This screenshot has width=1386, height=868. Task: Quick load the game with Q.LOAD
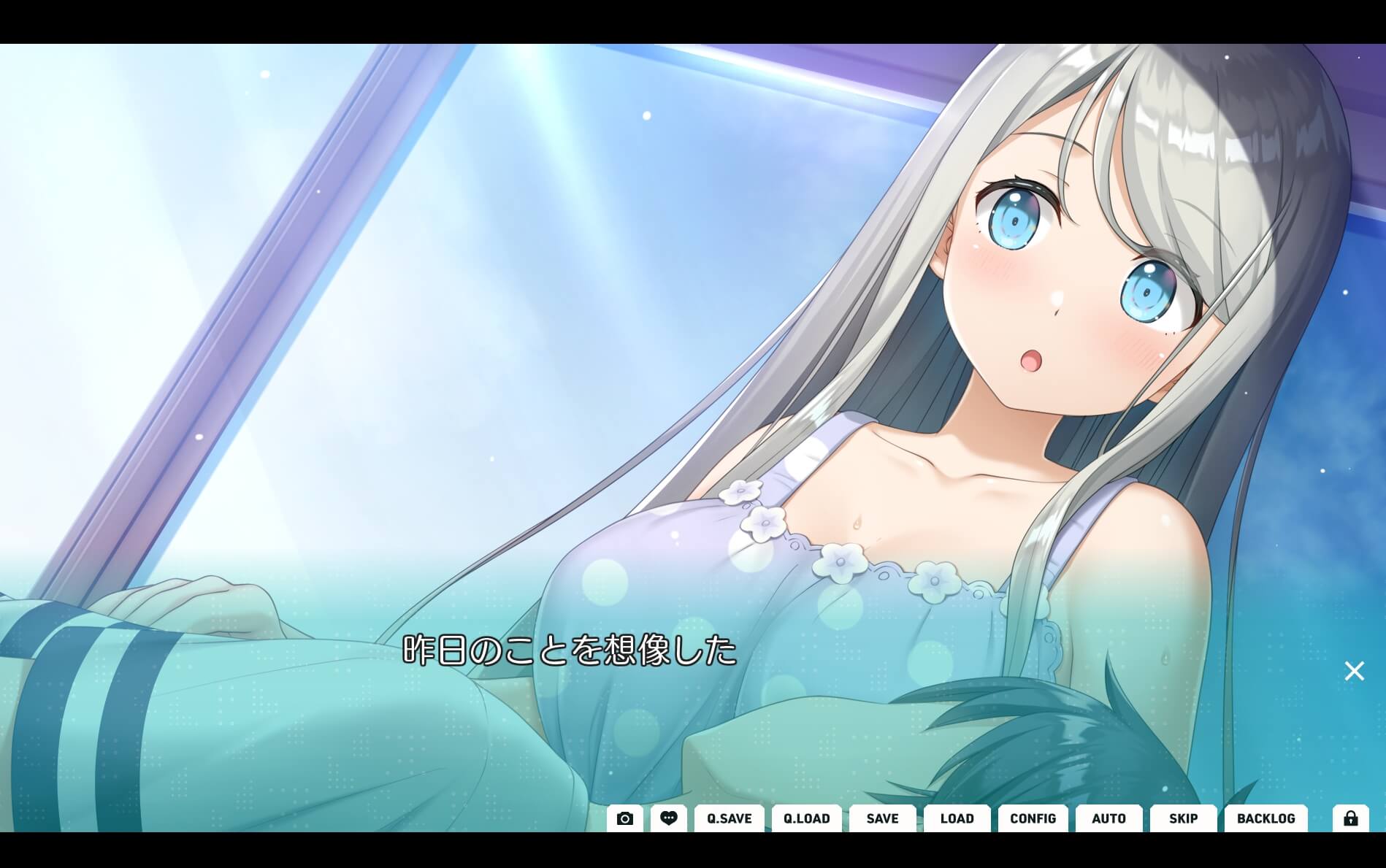[x=806, y=818]
